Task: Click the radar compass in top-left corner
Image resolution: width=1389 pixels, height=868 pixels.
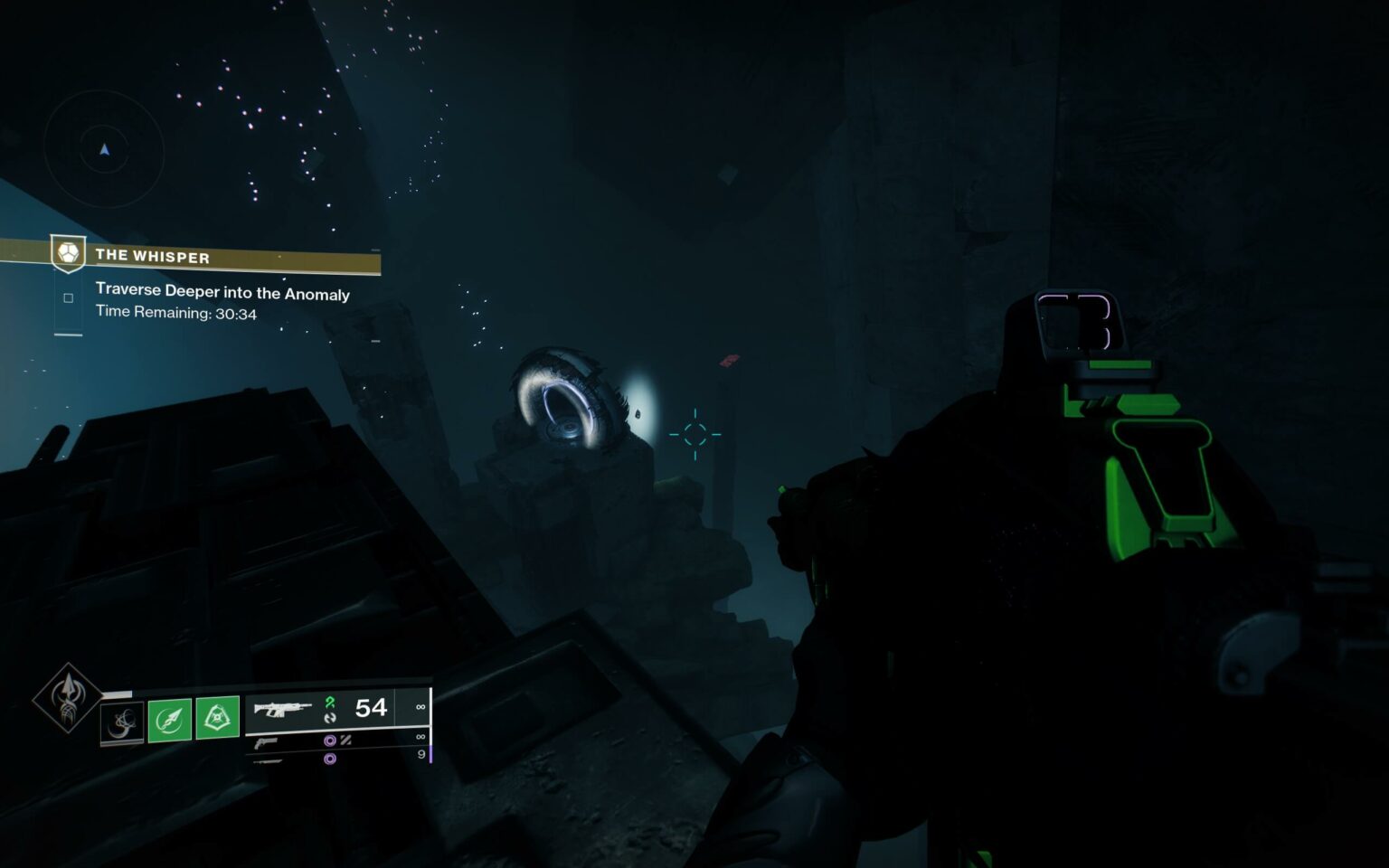Action: (x=103, y=149)
